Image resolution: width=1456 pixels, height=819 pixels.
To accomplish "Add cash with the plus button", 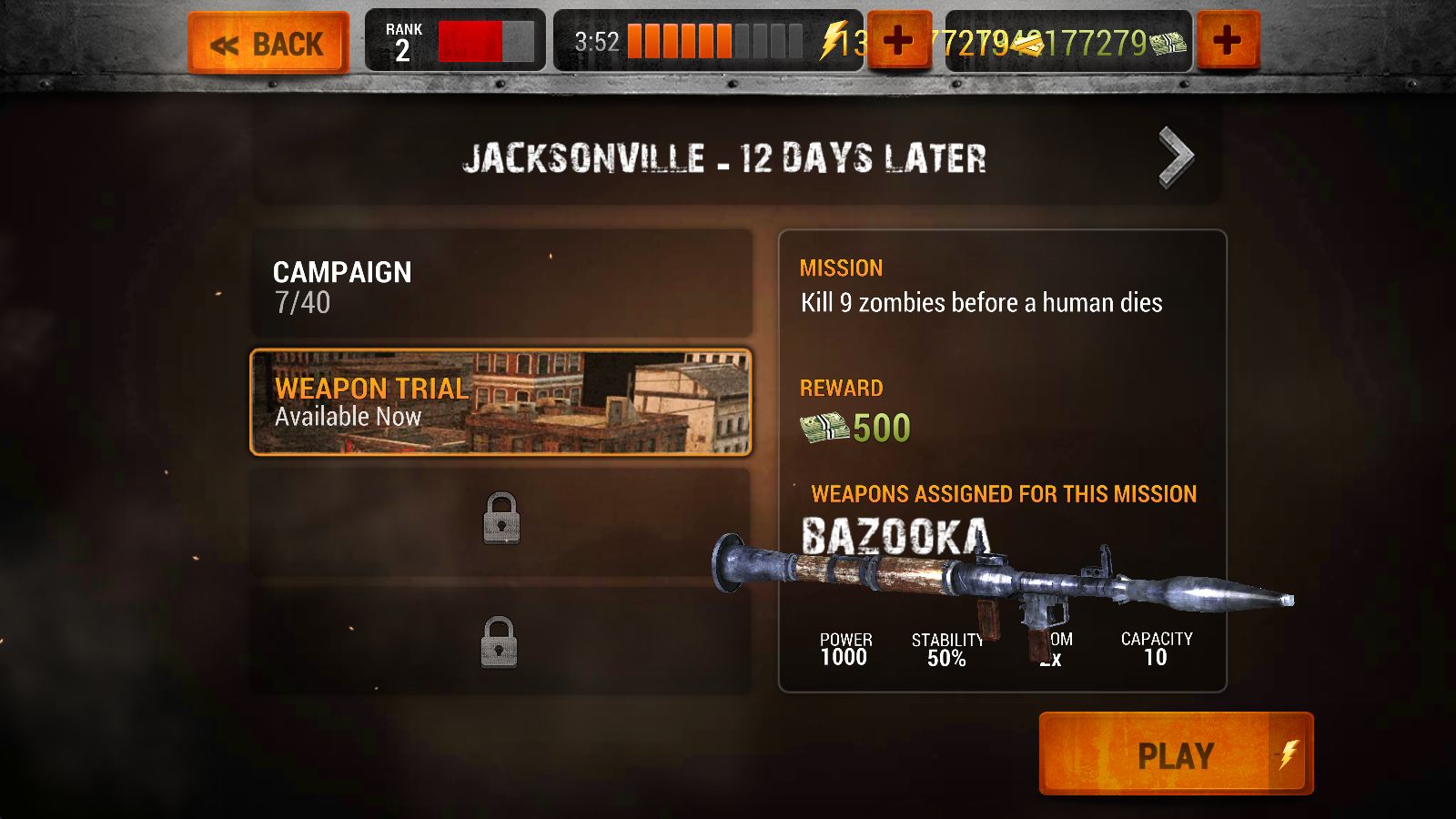I will (x=1227, y=41).
